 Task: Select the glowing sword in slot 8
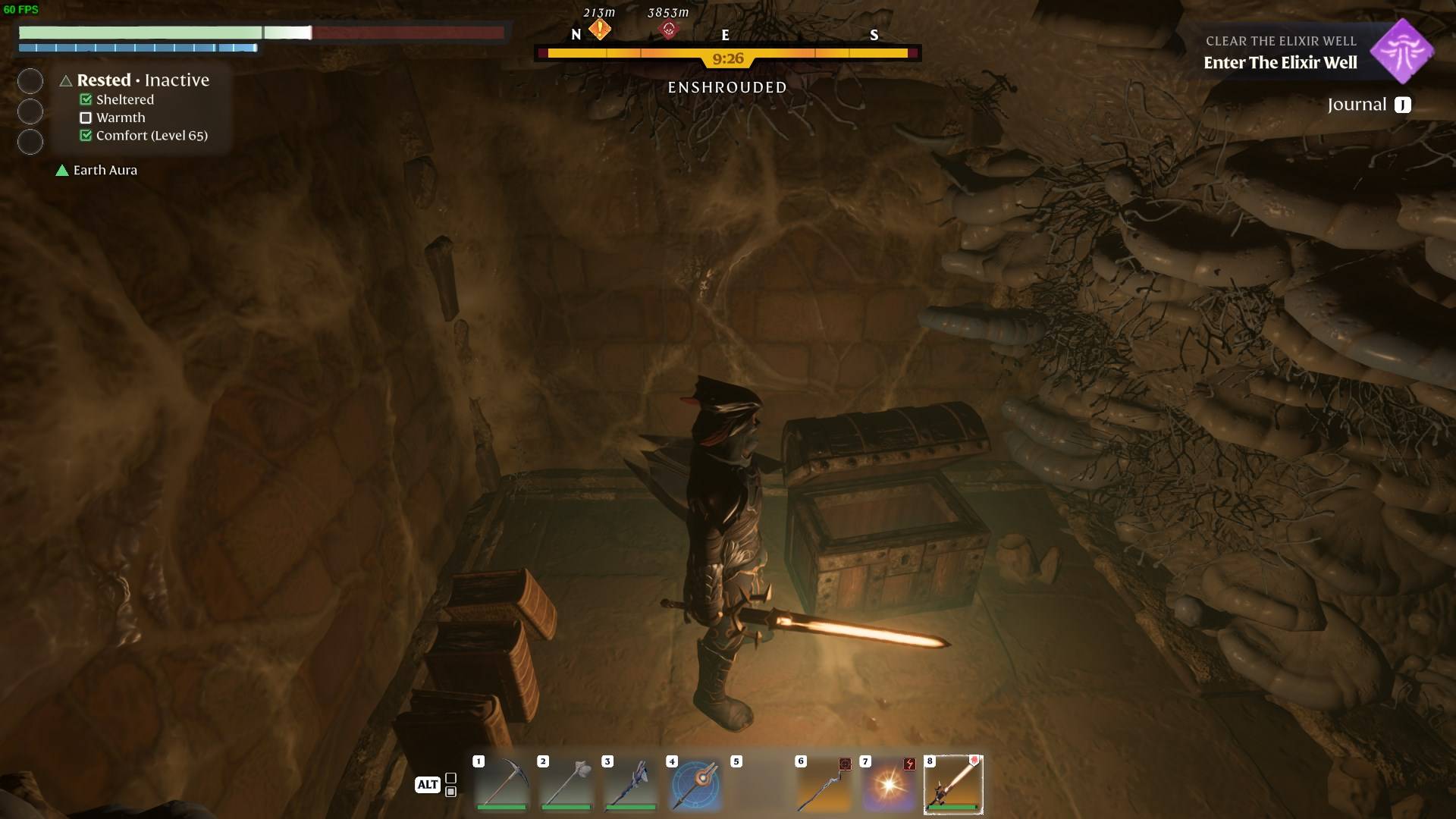(952, 784)
